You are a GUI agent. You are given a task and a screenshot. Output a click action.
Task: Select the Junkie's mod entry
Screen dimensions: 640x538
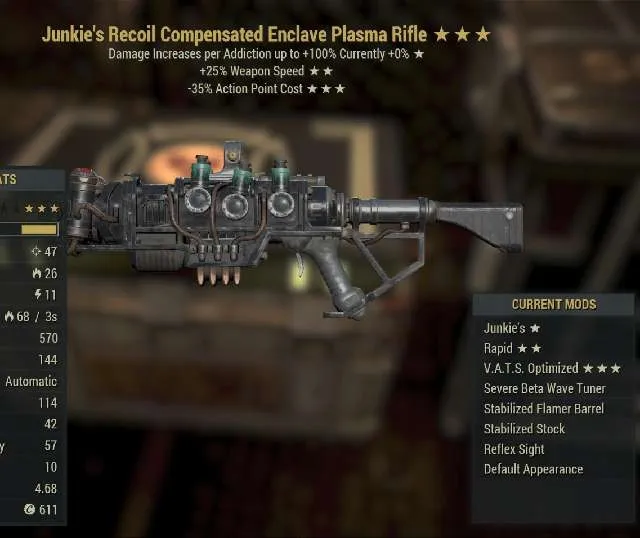[512, 328]
